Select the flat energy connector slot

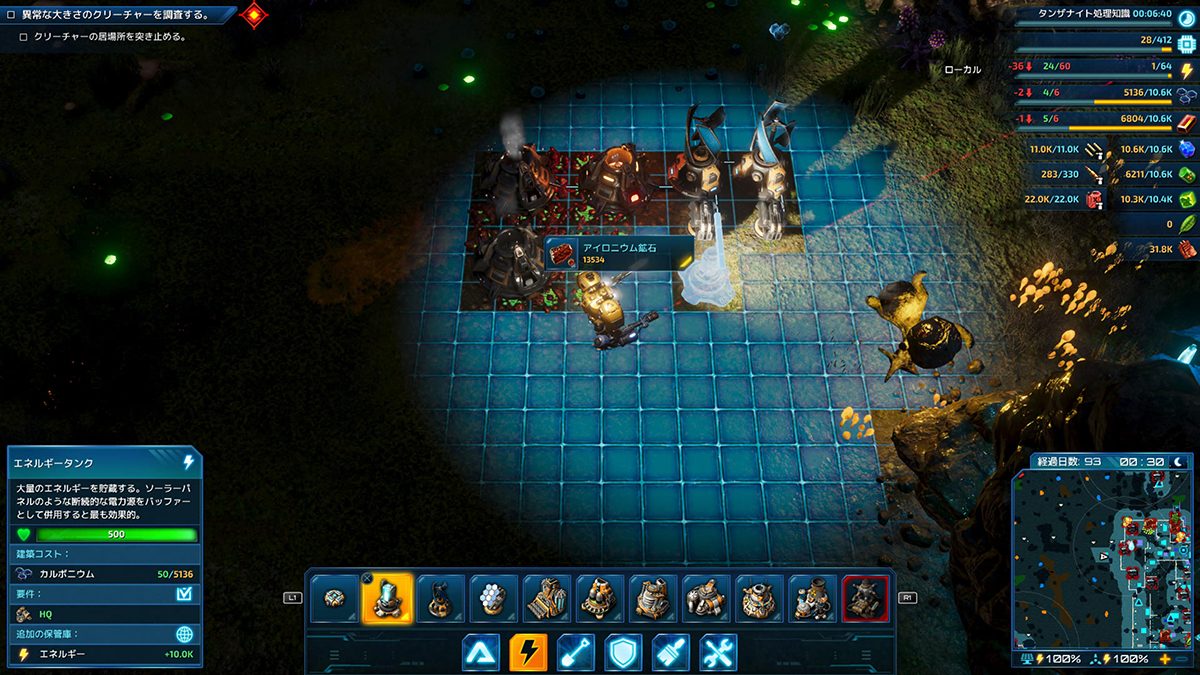(x=335, y=598)
